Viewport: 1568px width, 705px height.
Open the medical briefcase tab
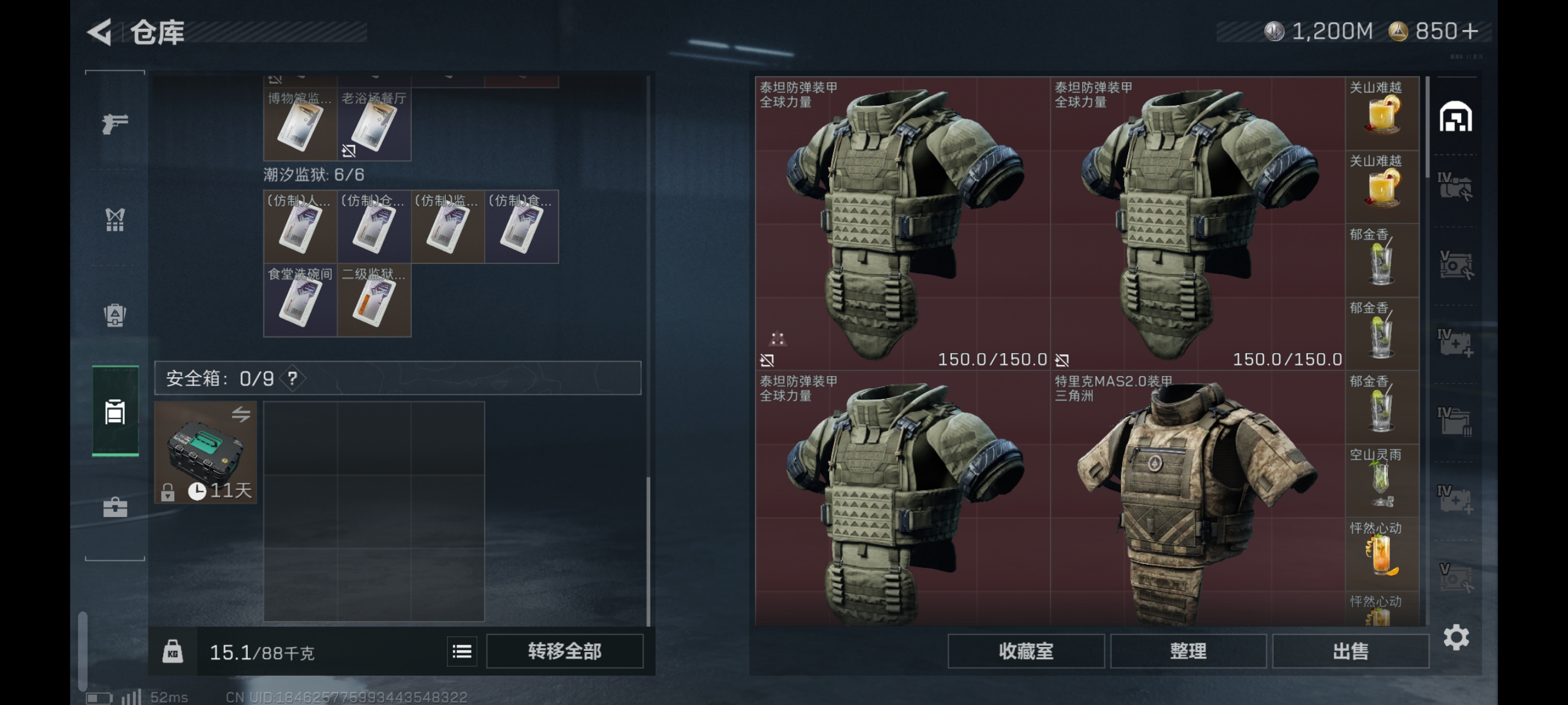pyautogui.click(x=115, y=506)
